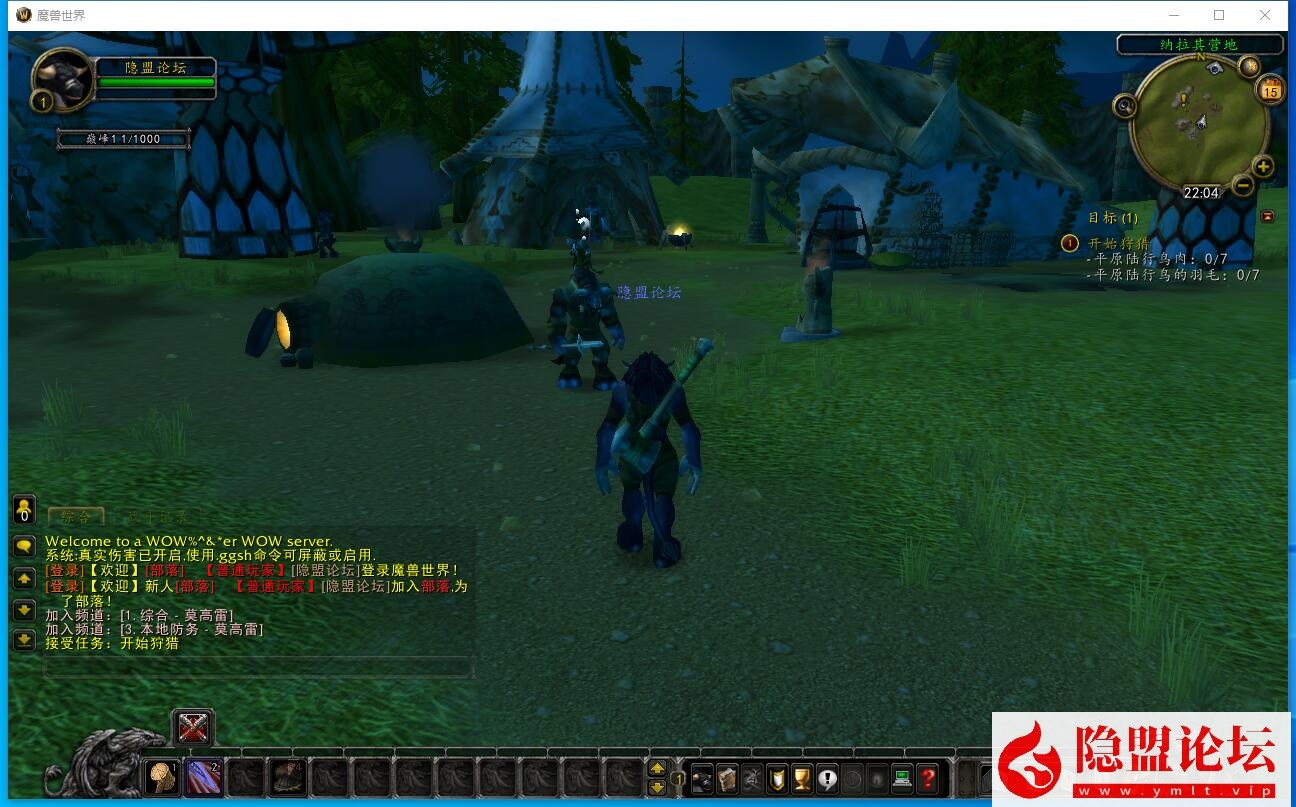The height and width of the screenshot is (807, 1296).
Task: Open the chat speech-bubble menu
Action: pos(24,546)
